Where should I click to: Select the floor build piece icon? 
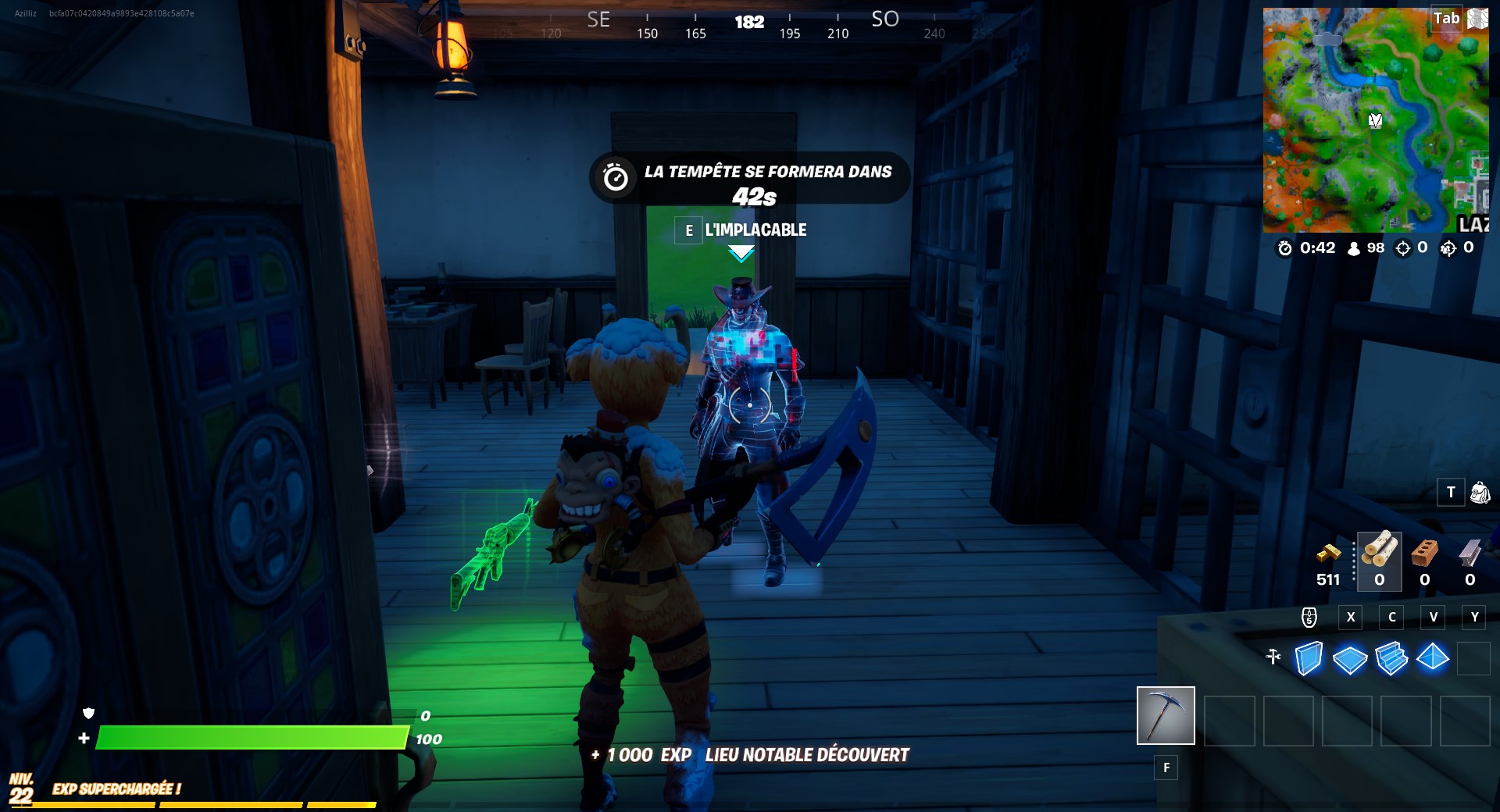click(x=1349, y=658)
